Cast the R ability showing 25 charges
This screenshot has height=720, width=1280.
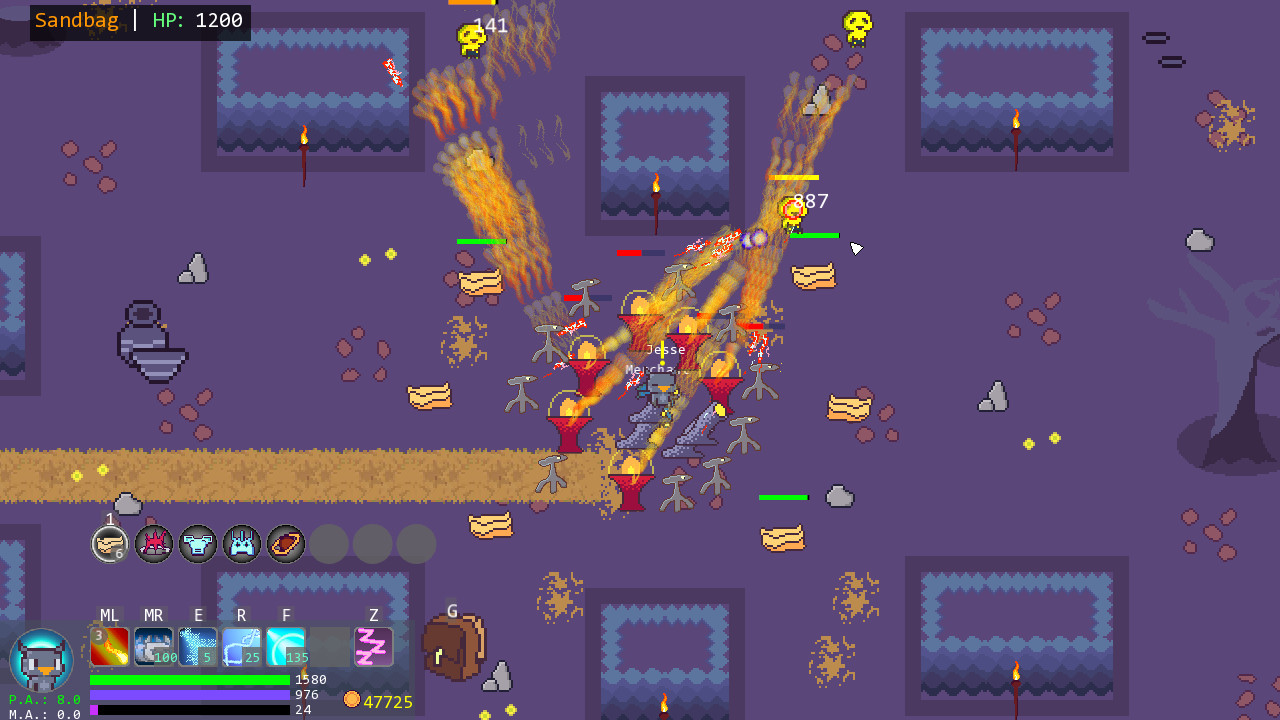click(242, 646)
